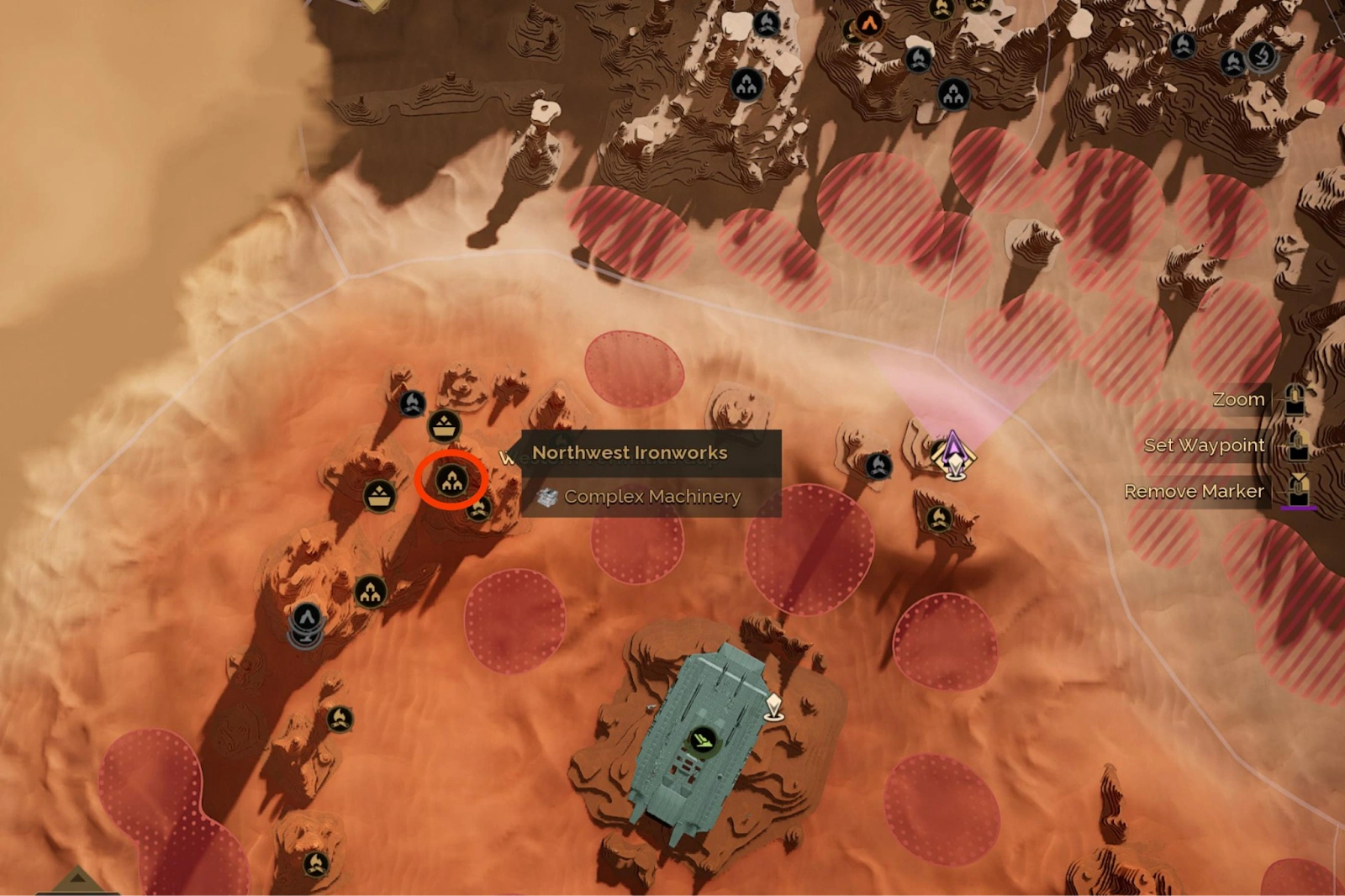The height and width of the screenshot is (896, 1345).
Task: Click the Complex Machinery tooltip entry
Action: tap(652, 497)
